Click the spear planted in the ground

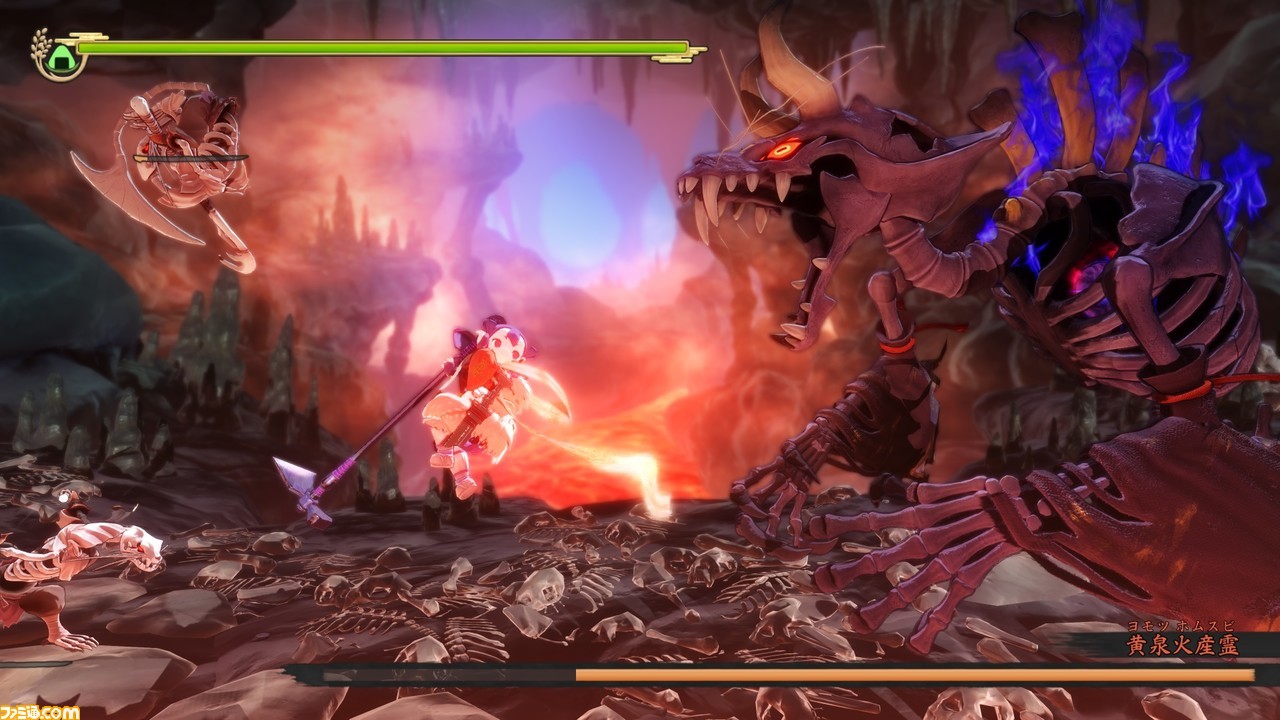(x=308, y=480)
